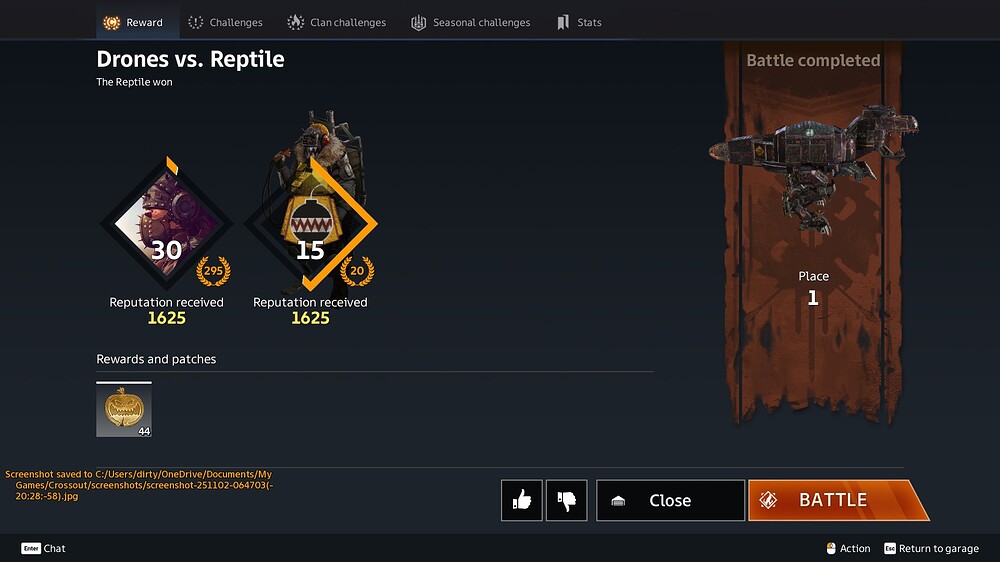The width and height of the screenshot is (1000, 562).
Task: Select the golden pumpkin reward item
Action: tap(124, 410)
